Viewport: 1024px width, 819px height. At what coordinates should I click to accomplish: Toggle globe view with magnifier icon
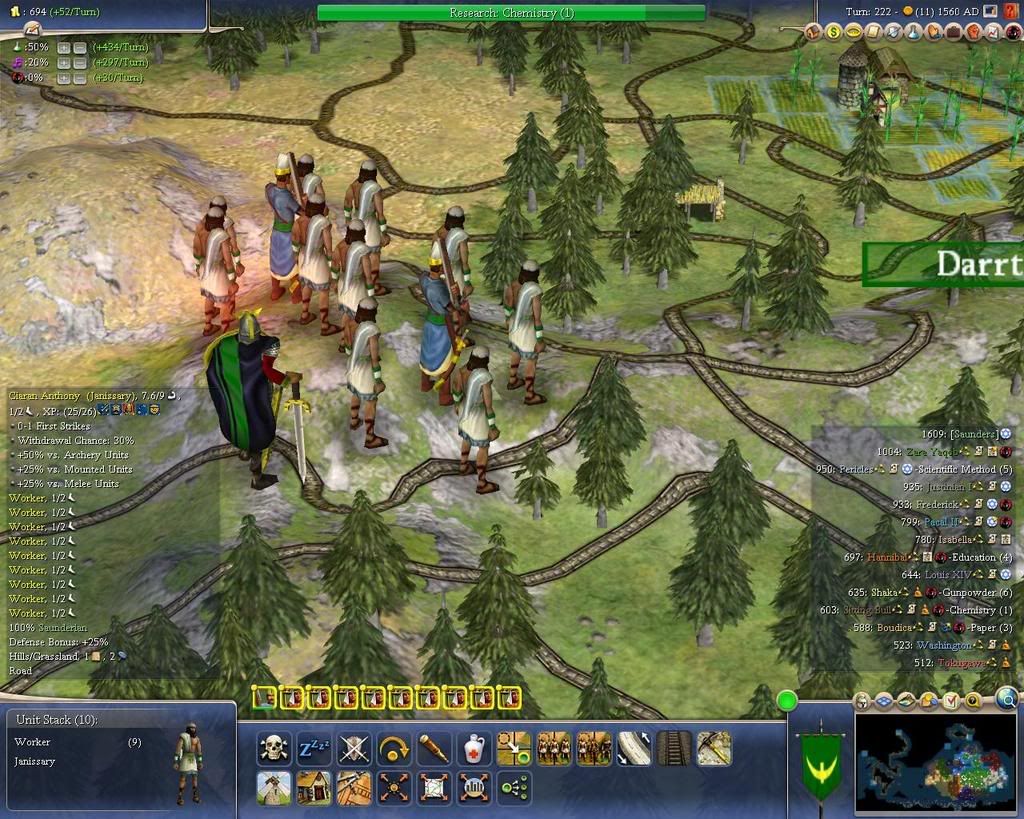click(1007, 699)
